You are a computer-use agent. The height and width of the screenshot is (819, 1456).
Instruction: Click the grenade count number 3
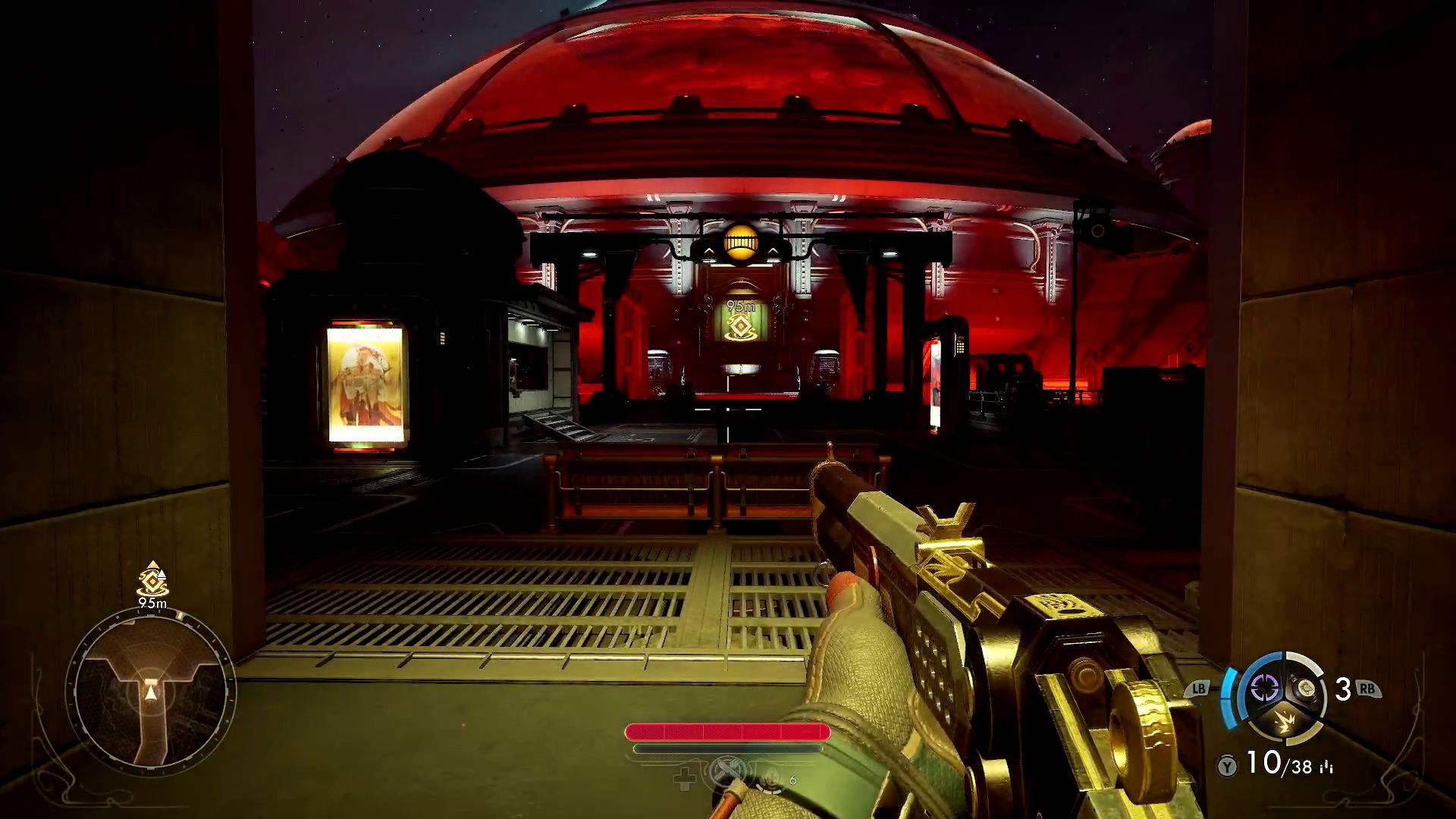click(1343, 687)
